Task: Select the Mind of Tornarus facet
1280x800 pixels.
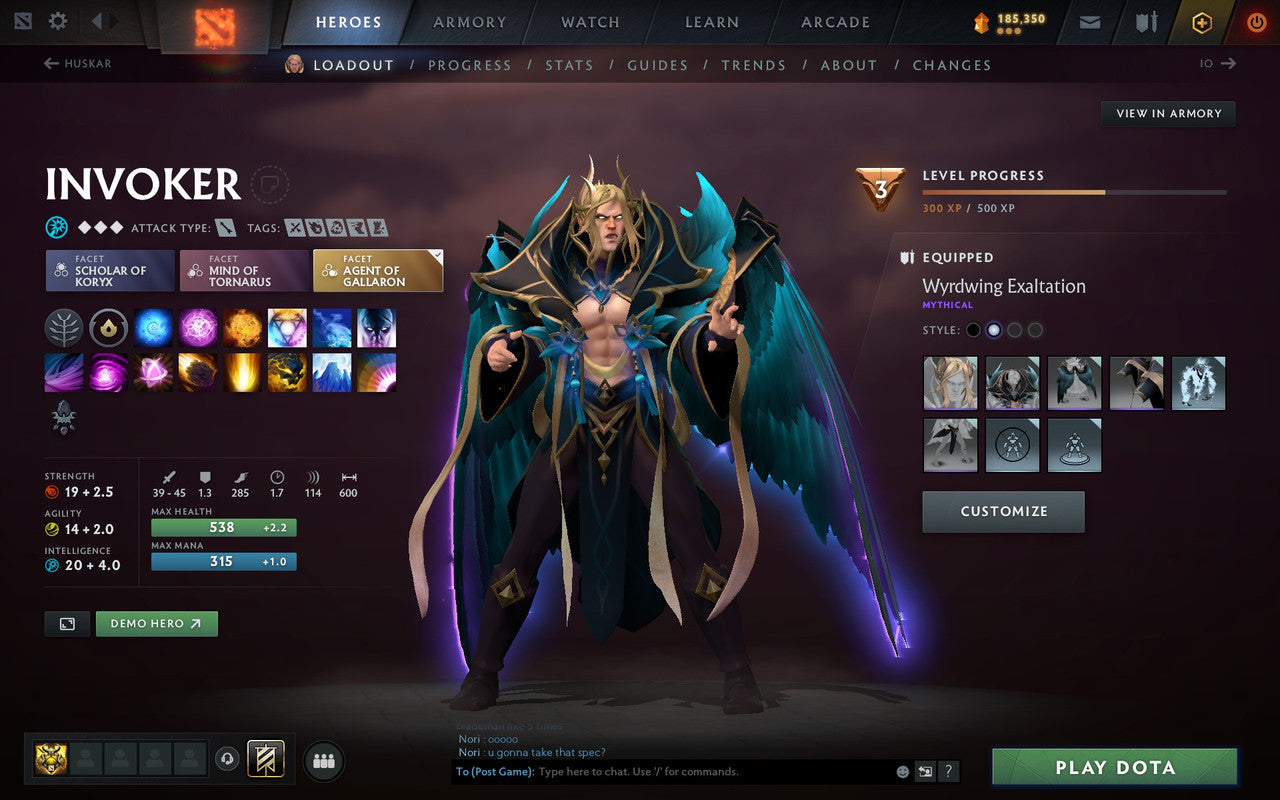Action: point(243,270)
